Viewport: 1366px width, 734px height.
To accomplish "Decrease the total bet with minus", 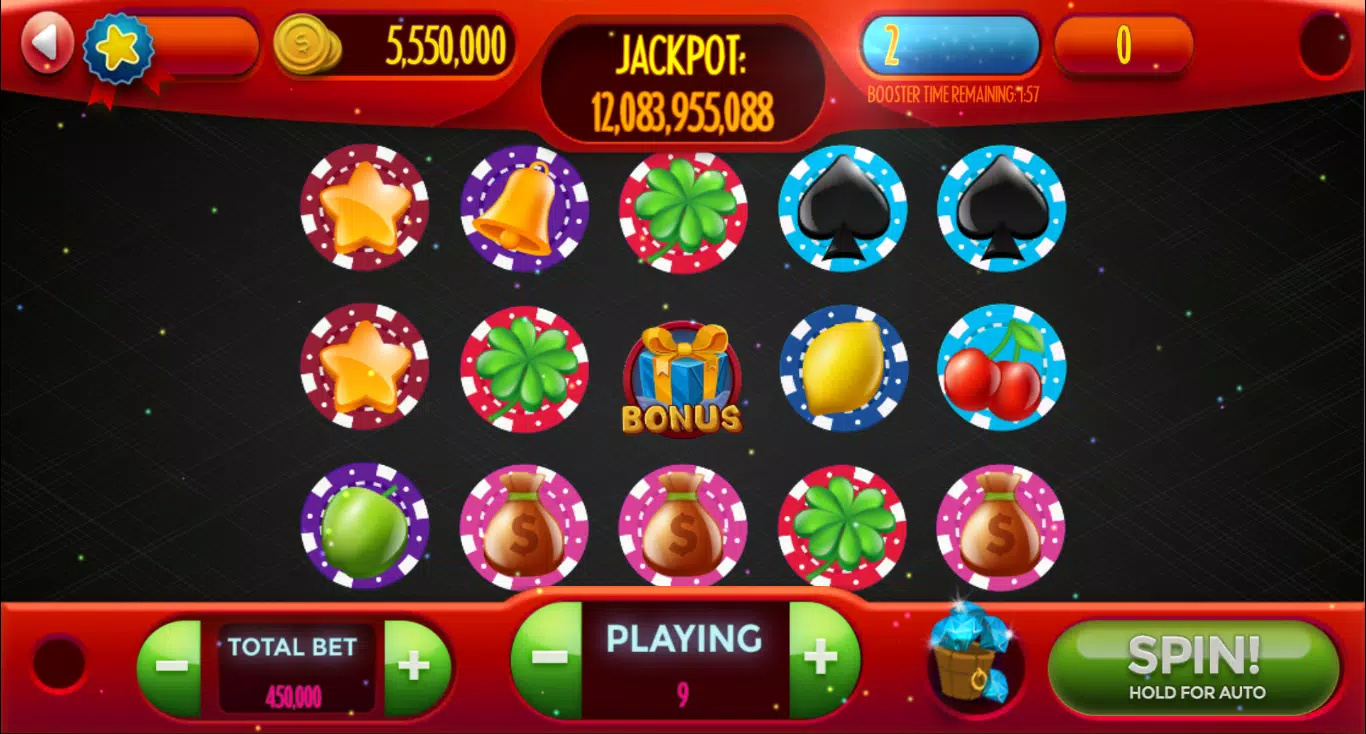I will click(x=172, y=666).
